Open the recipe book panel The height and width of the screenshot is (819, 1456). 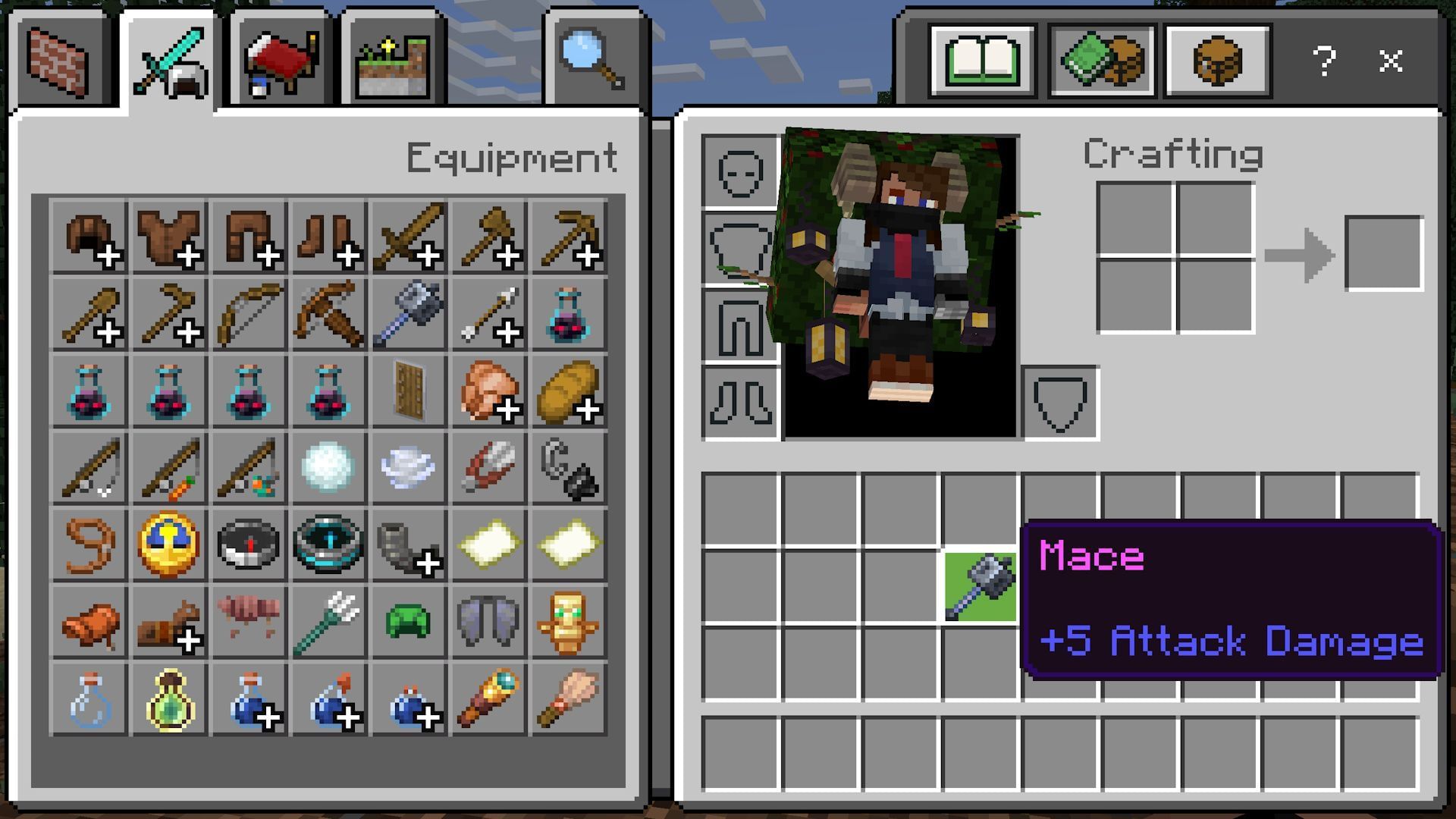coord(982,61)
